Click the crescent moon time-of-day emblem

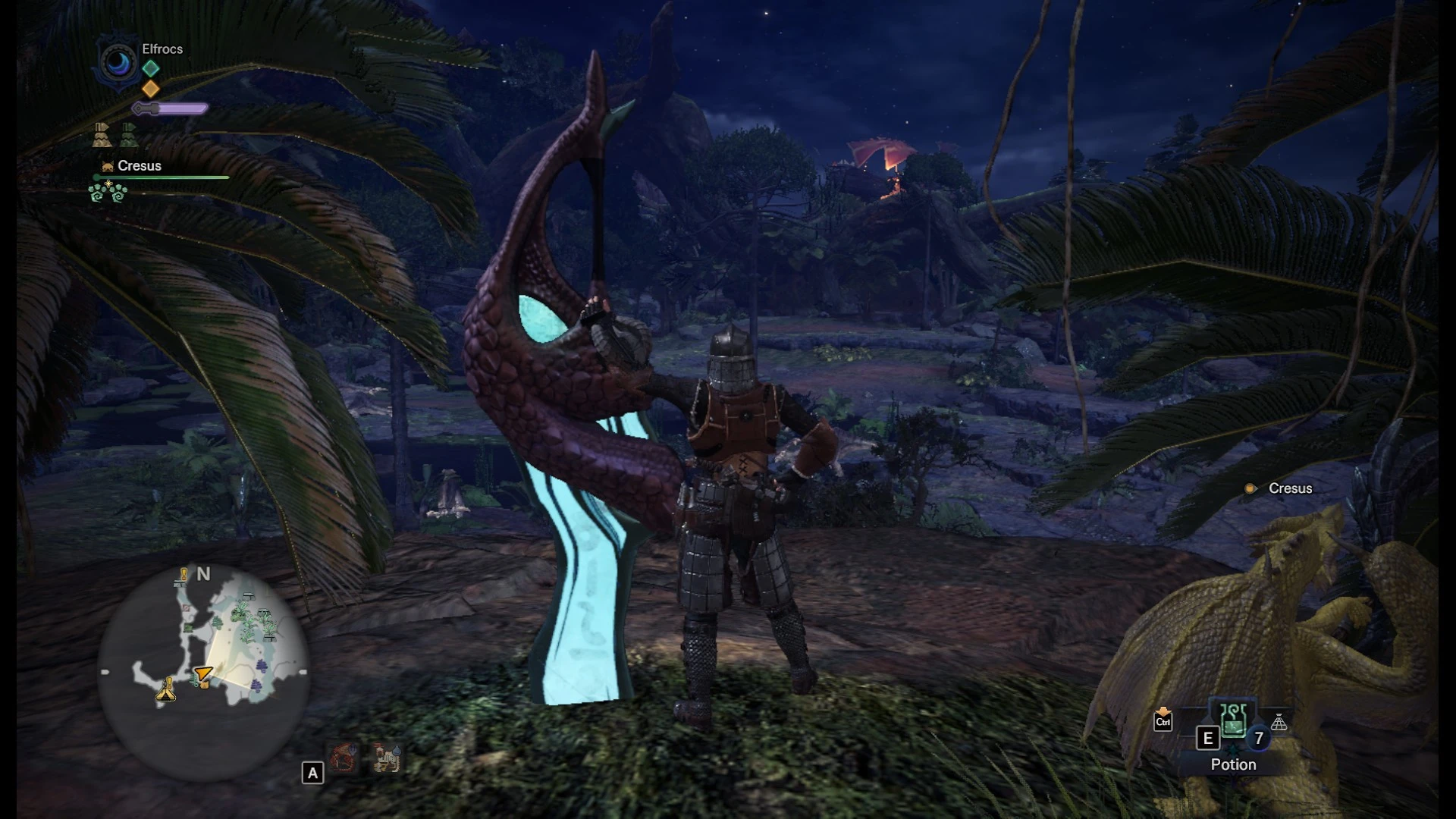(x=118, y=63)
